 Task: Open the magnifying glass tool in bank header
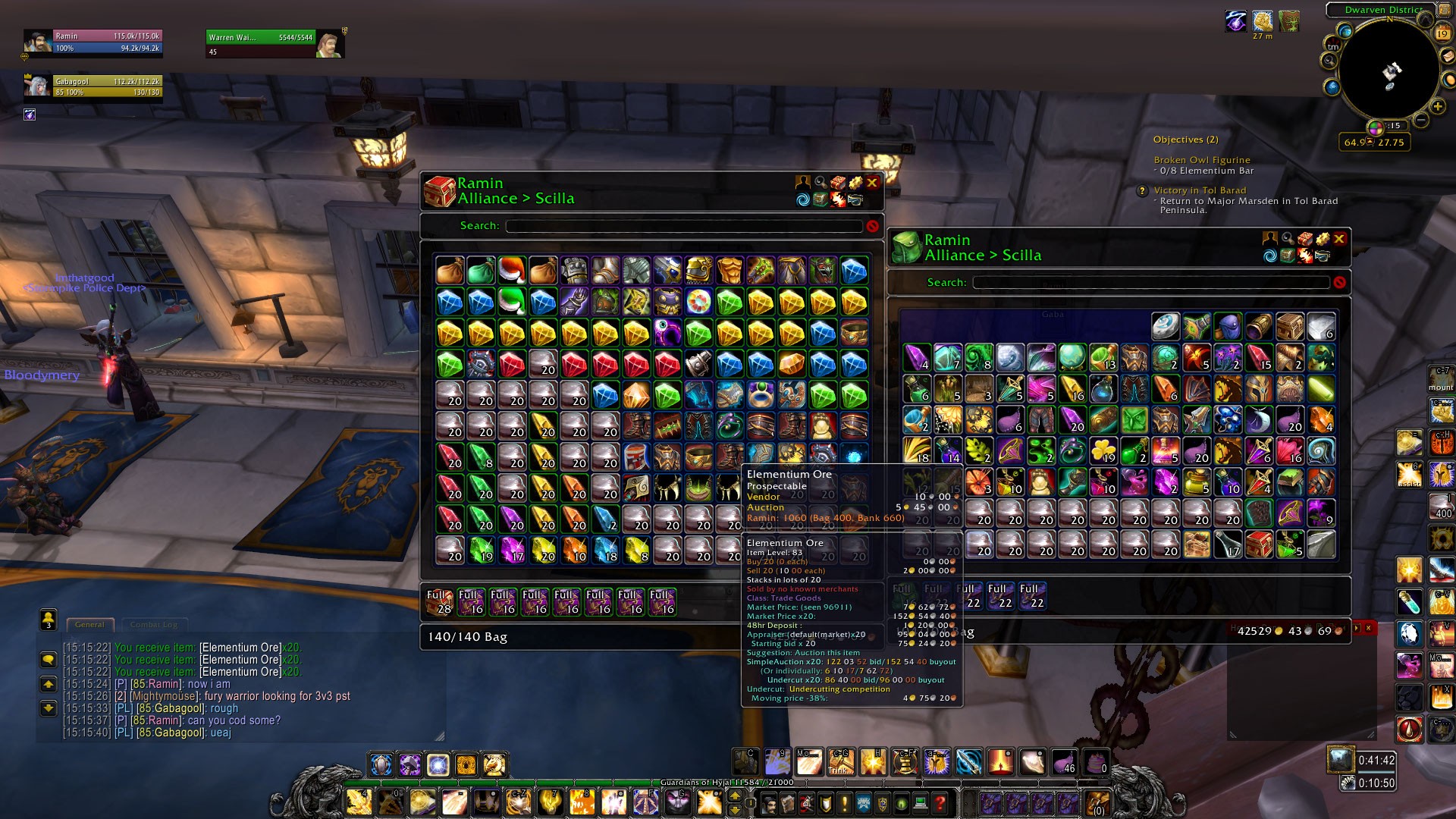[x=820, y=183]
